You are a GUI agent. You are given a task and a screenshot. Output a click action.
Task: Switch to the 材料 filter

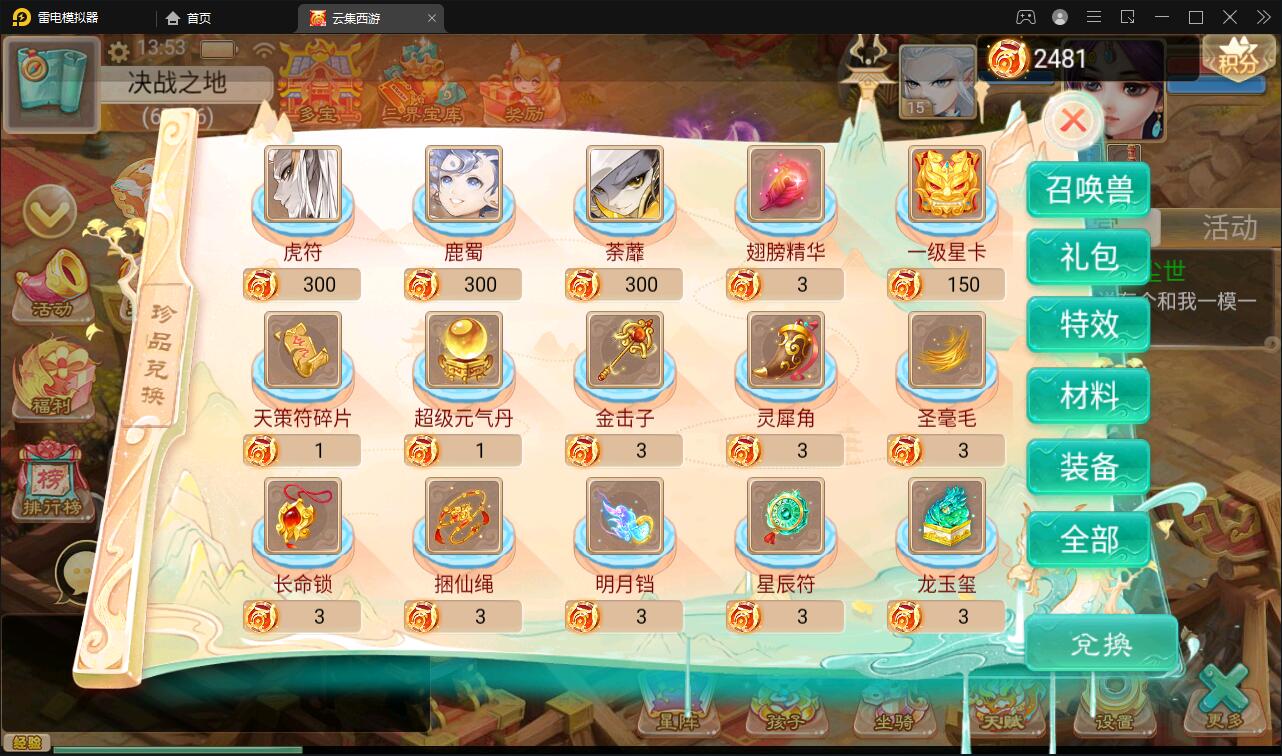1088,395
